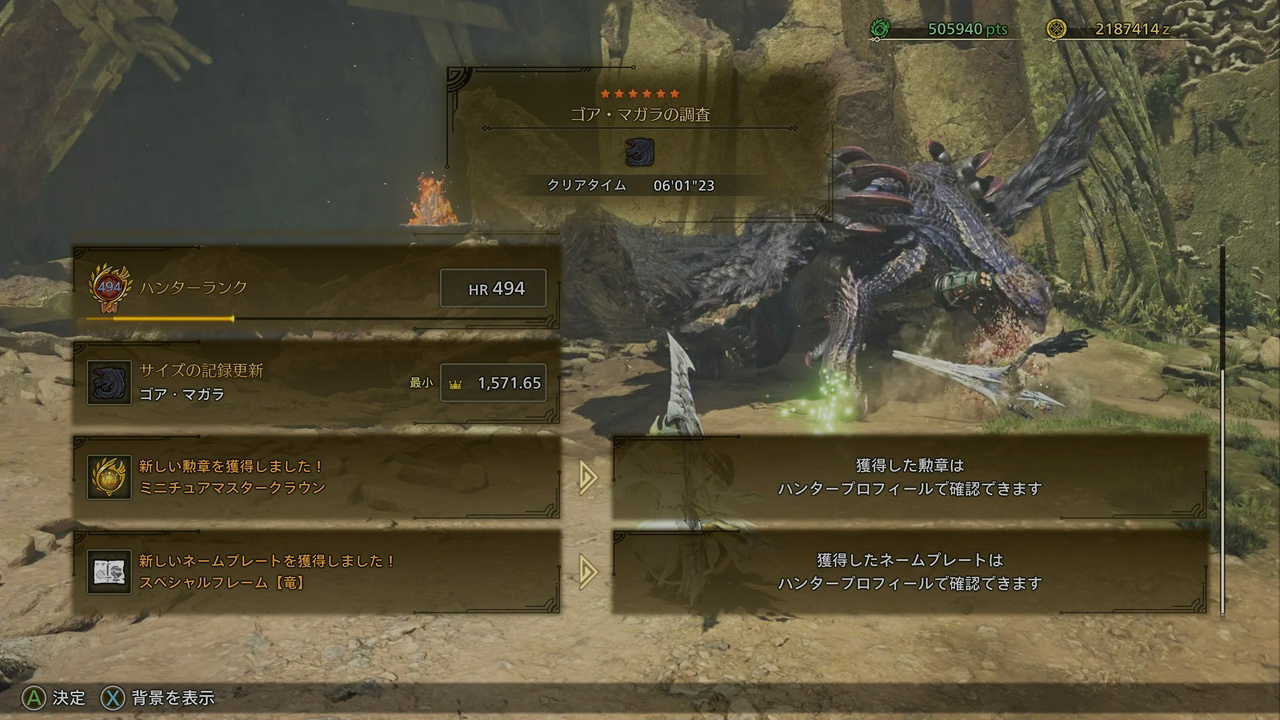Open the earned medal Hunter Profile notice

coord(909,477)
